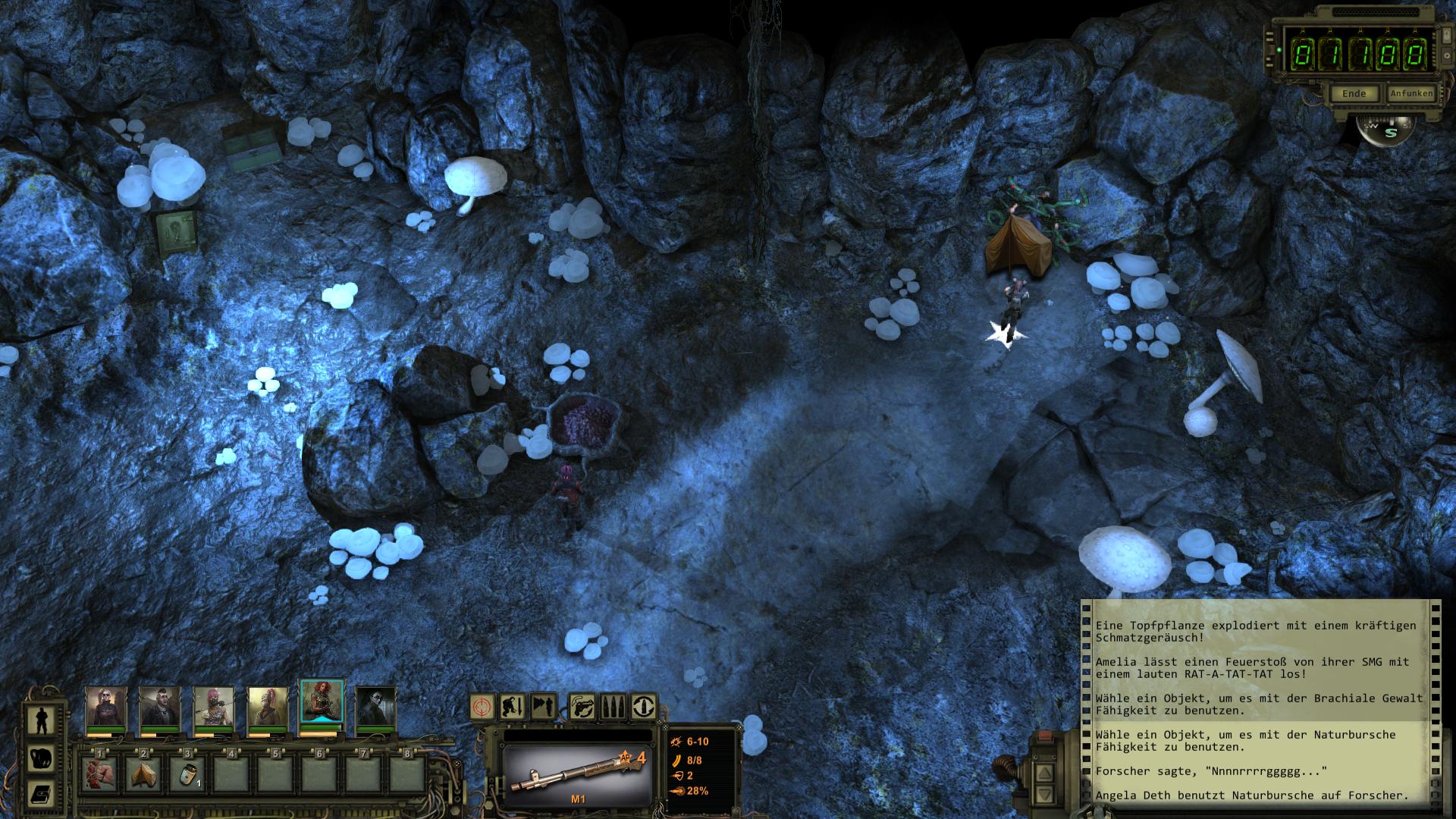This screenshot has height=819, width=1456.
Task: Open the three bullets ammo icon
Action: click(613, 707)
